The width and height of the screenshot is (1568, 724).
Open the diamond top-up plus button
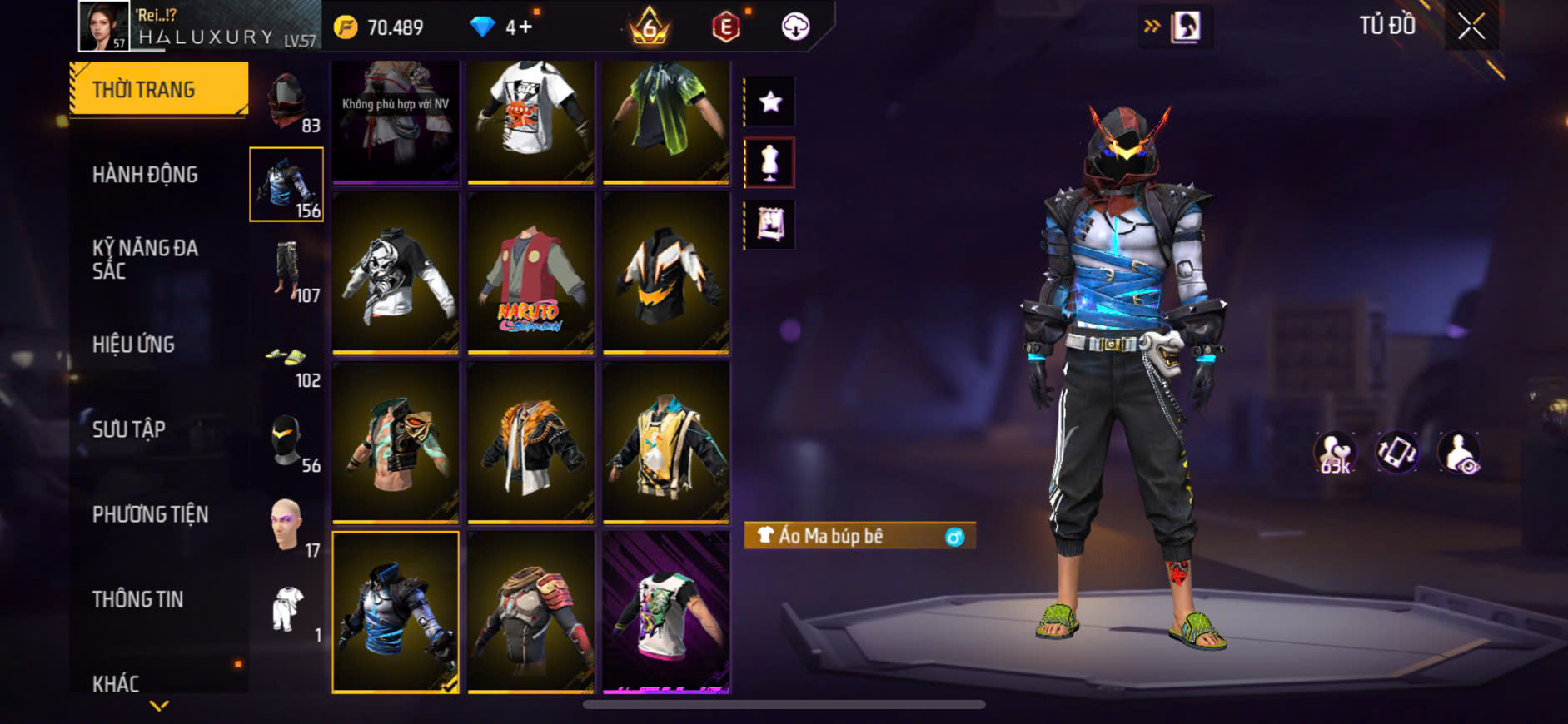point(525,27)
